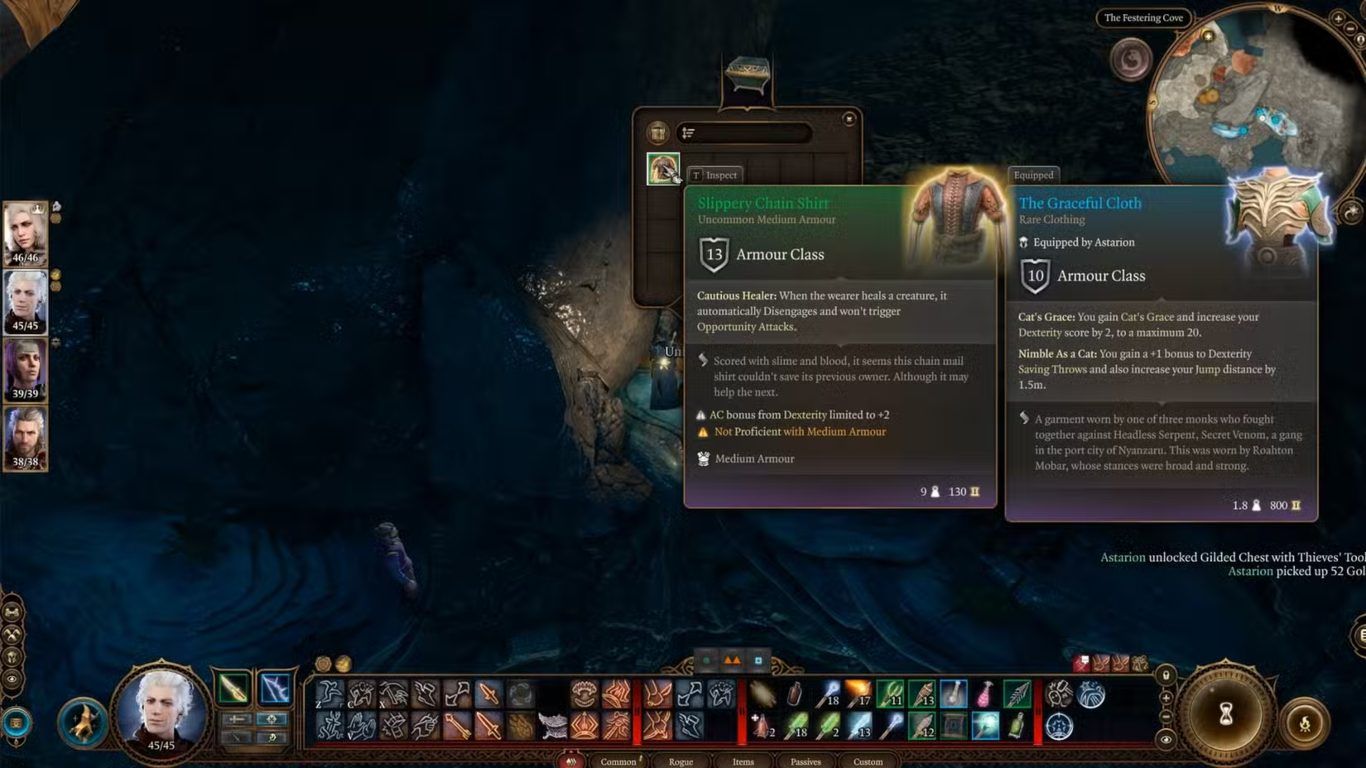Switch to the Rogue hotbar tab

[x=681, y=762]
